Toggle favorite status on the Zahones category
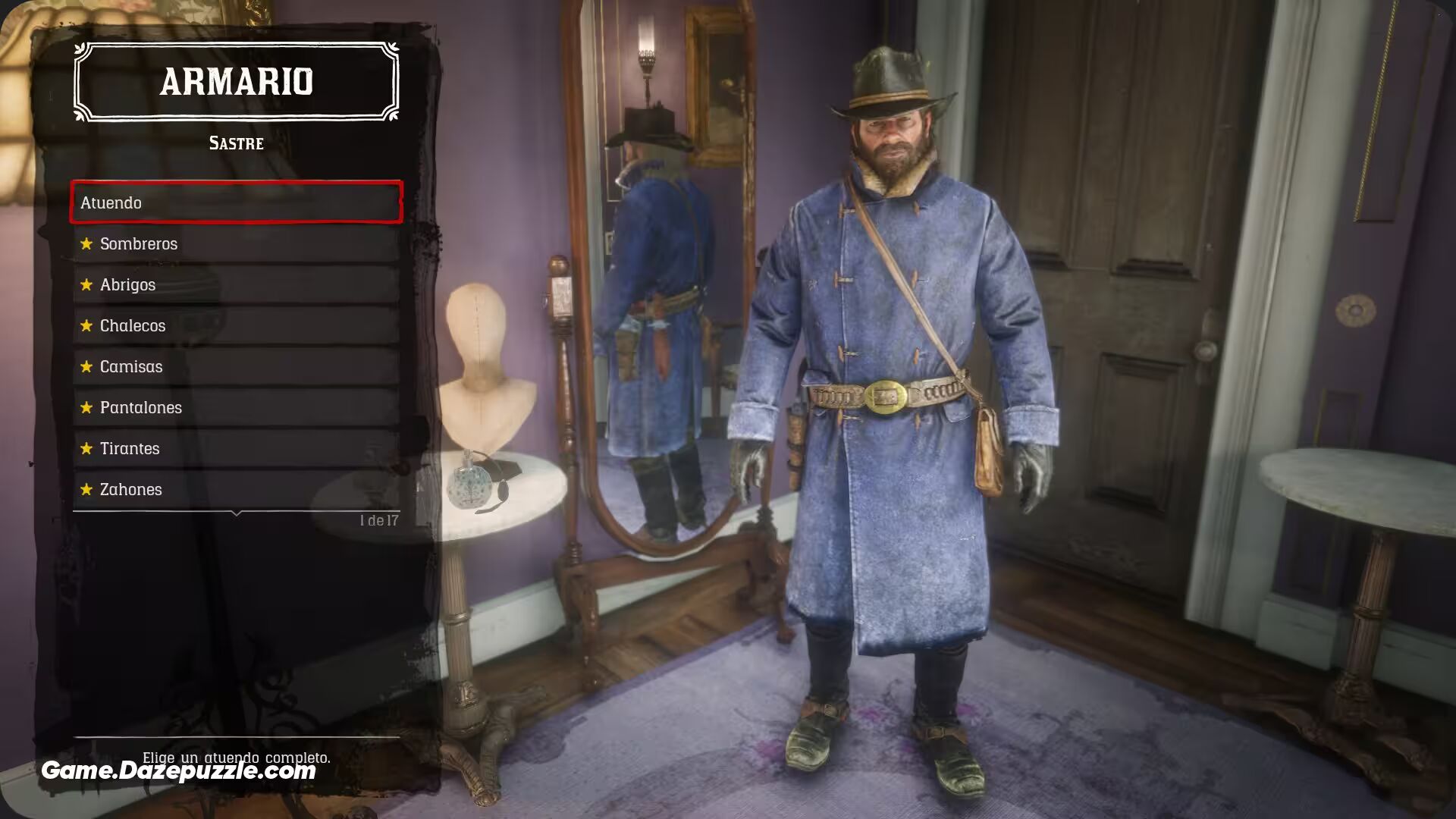 [86, 489]
